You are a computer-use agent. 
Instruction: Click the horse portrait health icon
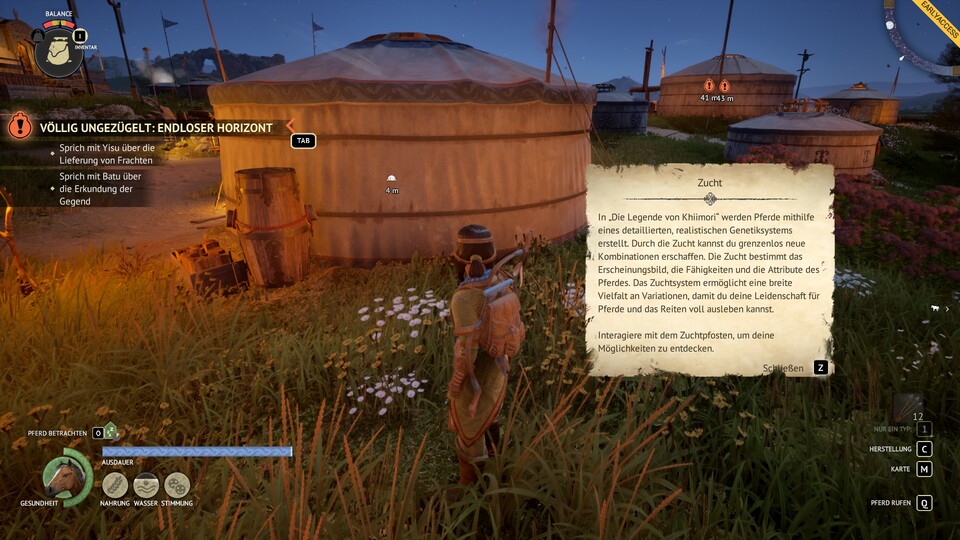click(x=65, y=477)
